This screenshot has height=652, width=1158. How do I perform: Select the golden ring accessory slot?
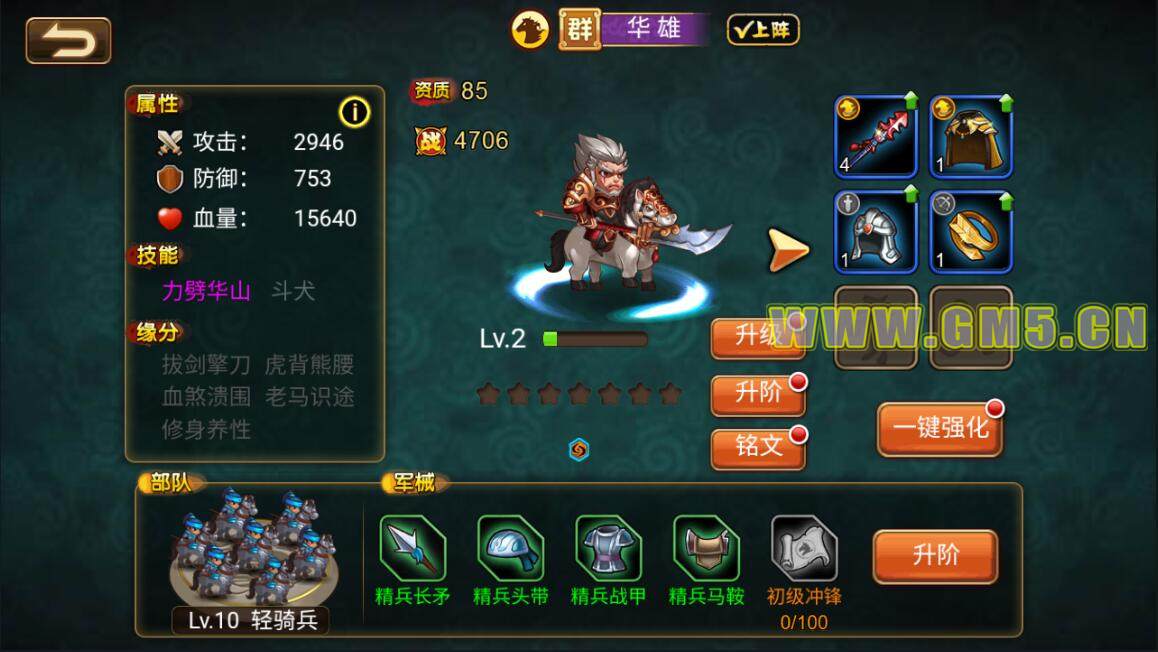point(971,231)
